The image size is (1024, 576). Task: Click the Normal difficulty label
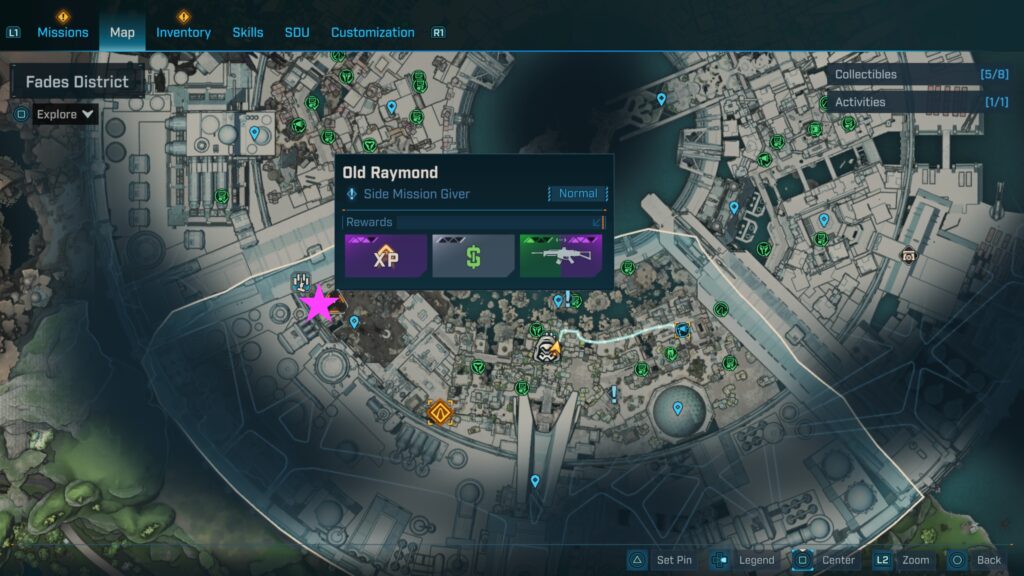(578, 194)
